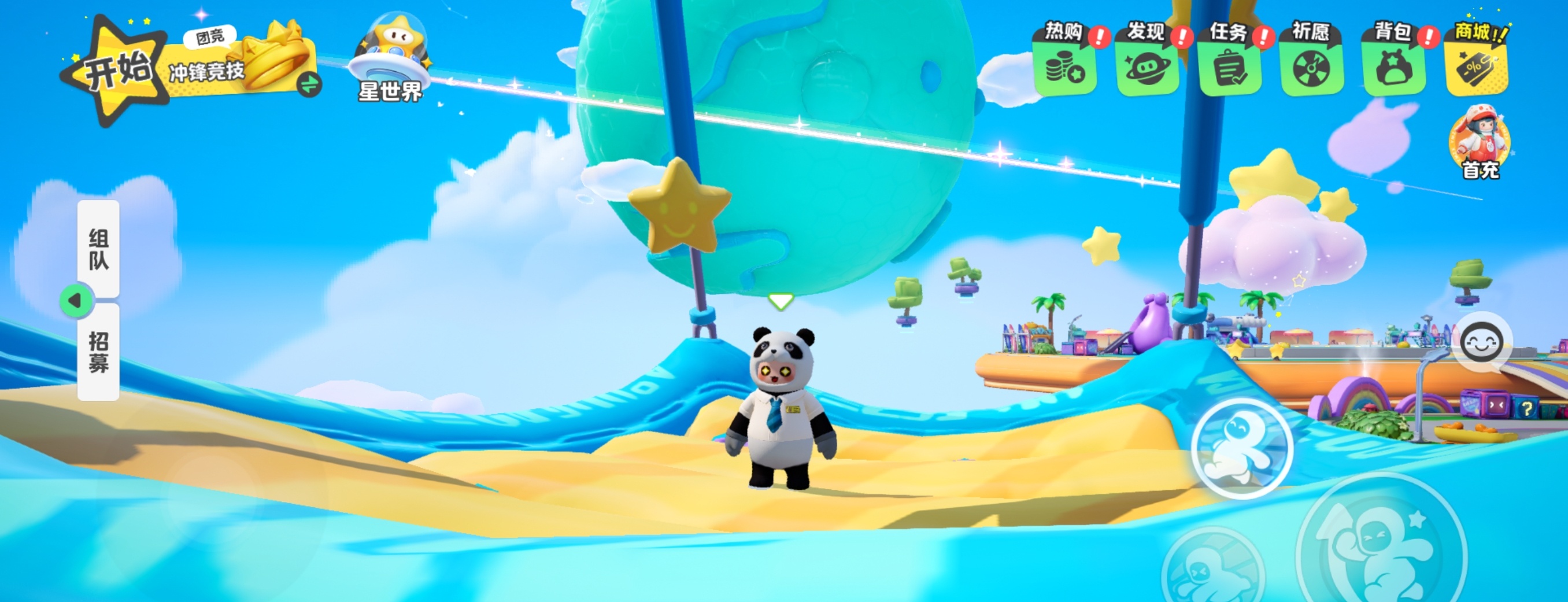Image resolution: width=1568 pixels, height=602 pixels.
Task: Visit the 商城 shop
Action: 1475,60
